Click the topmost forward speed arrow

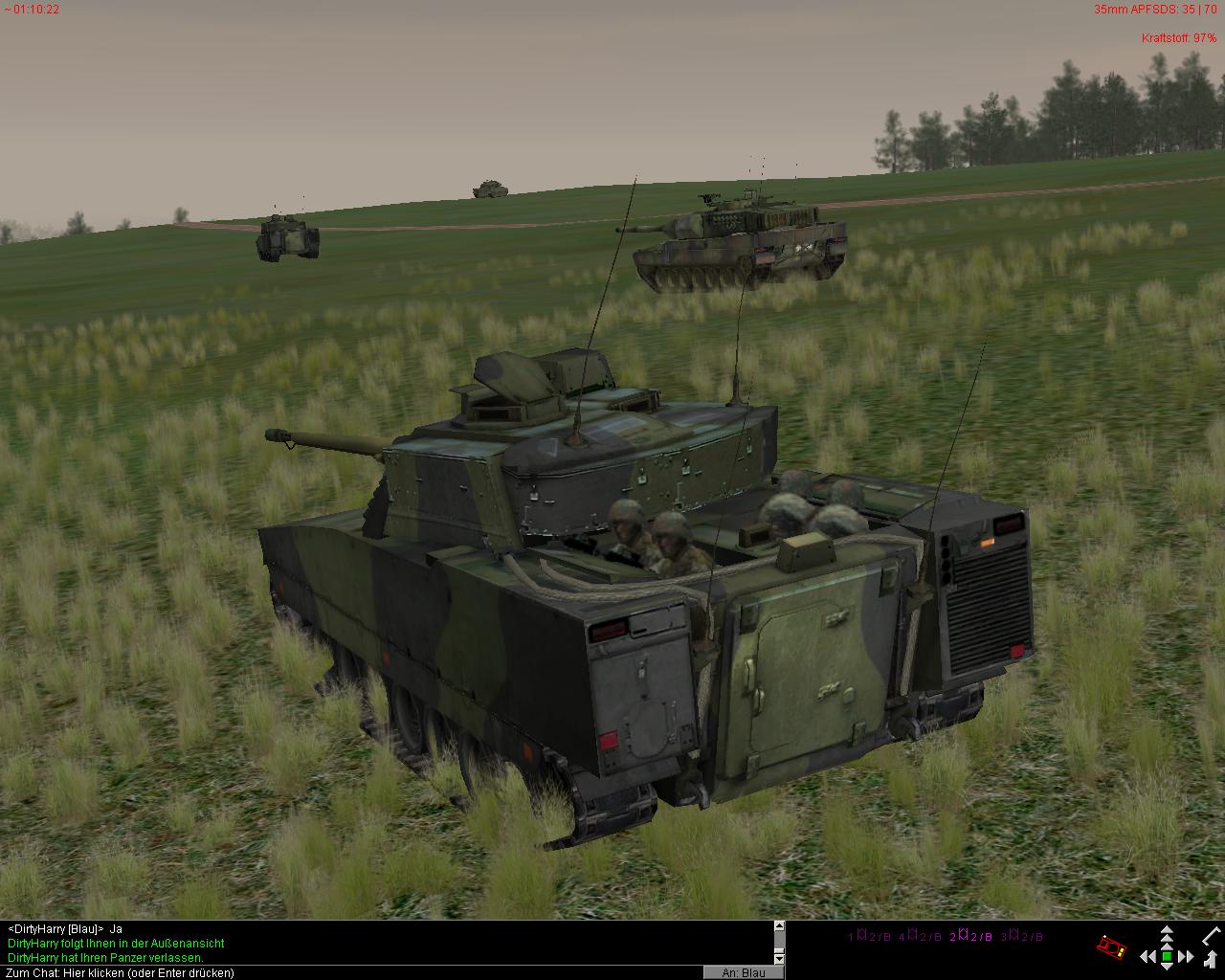1167,929
